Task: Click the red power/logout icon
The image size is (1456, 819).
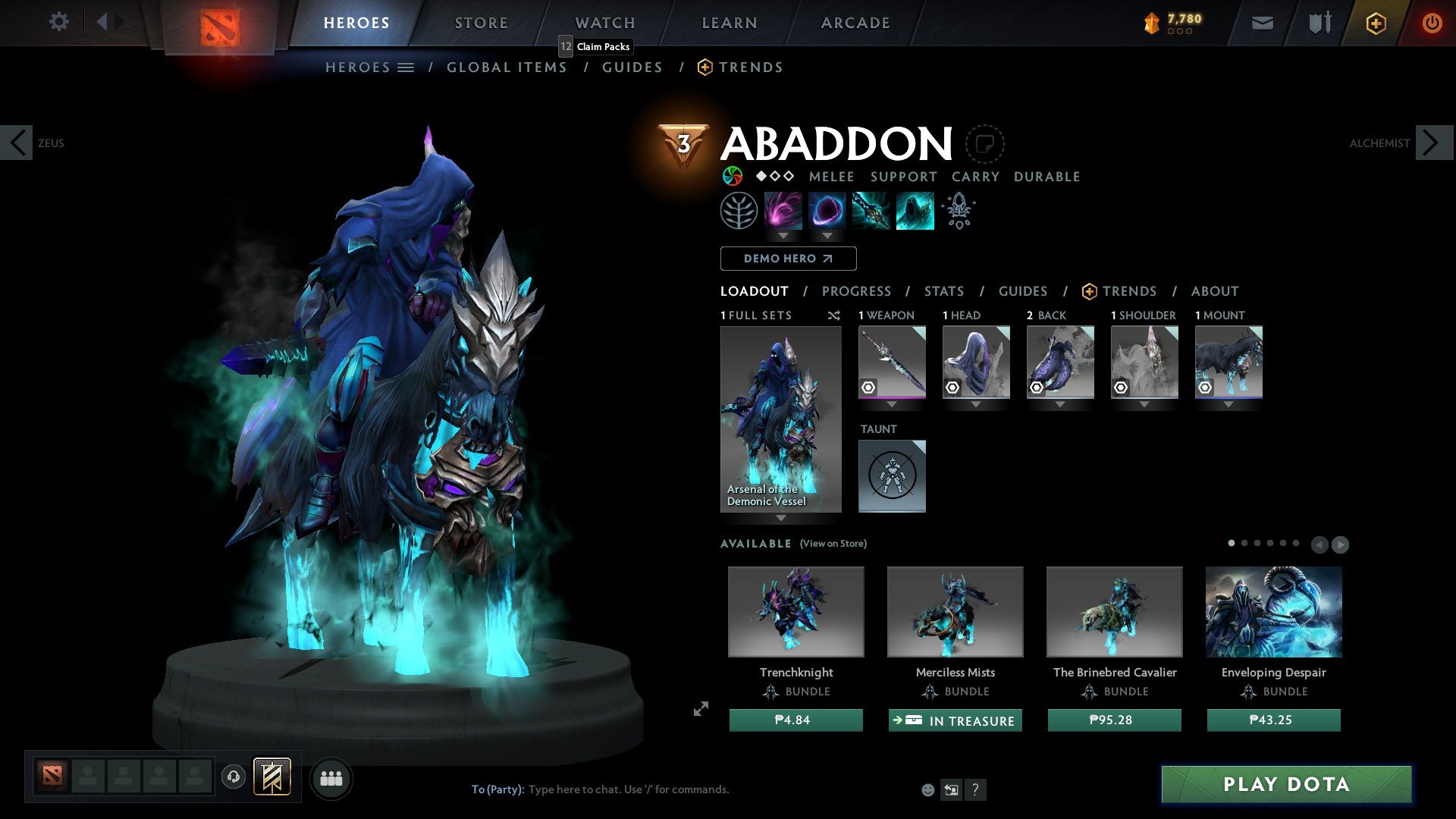Action: [1432, 23]
